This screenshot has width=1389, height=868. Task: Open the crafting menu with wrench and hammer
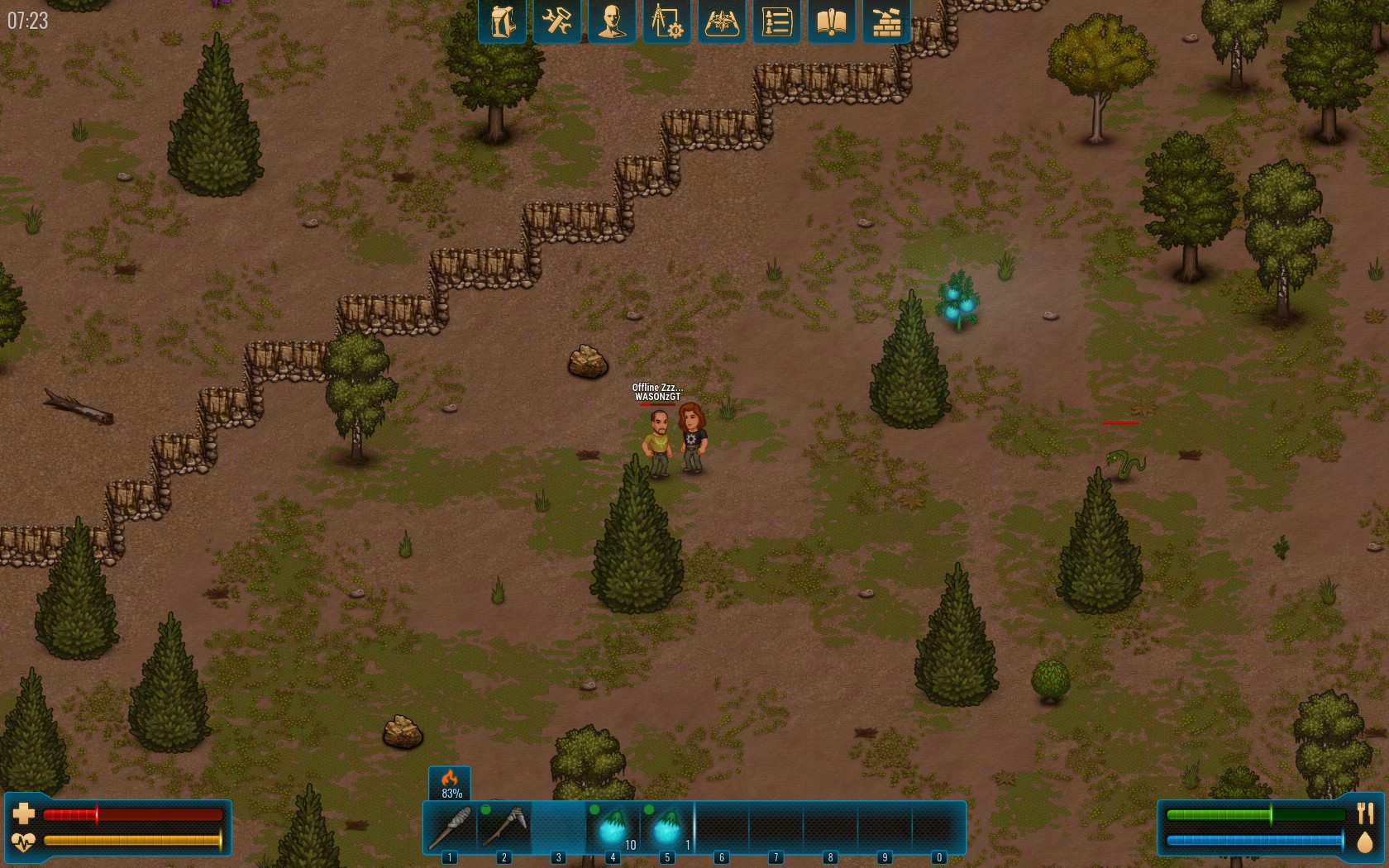(x=556, y=21)
